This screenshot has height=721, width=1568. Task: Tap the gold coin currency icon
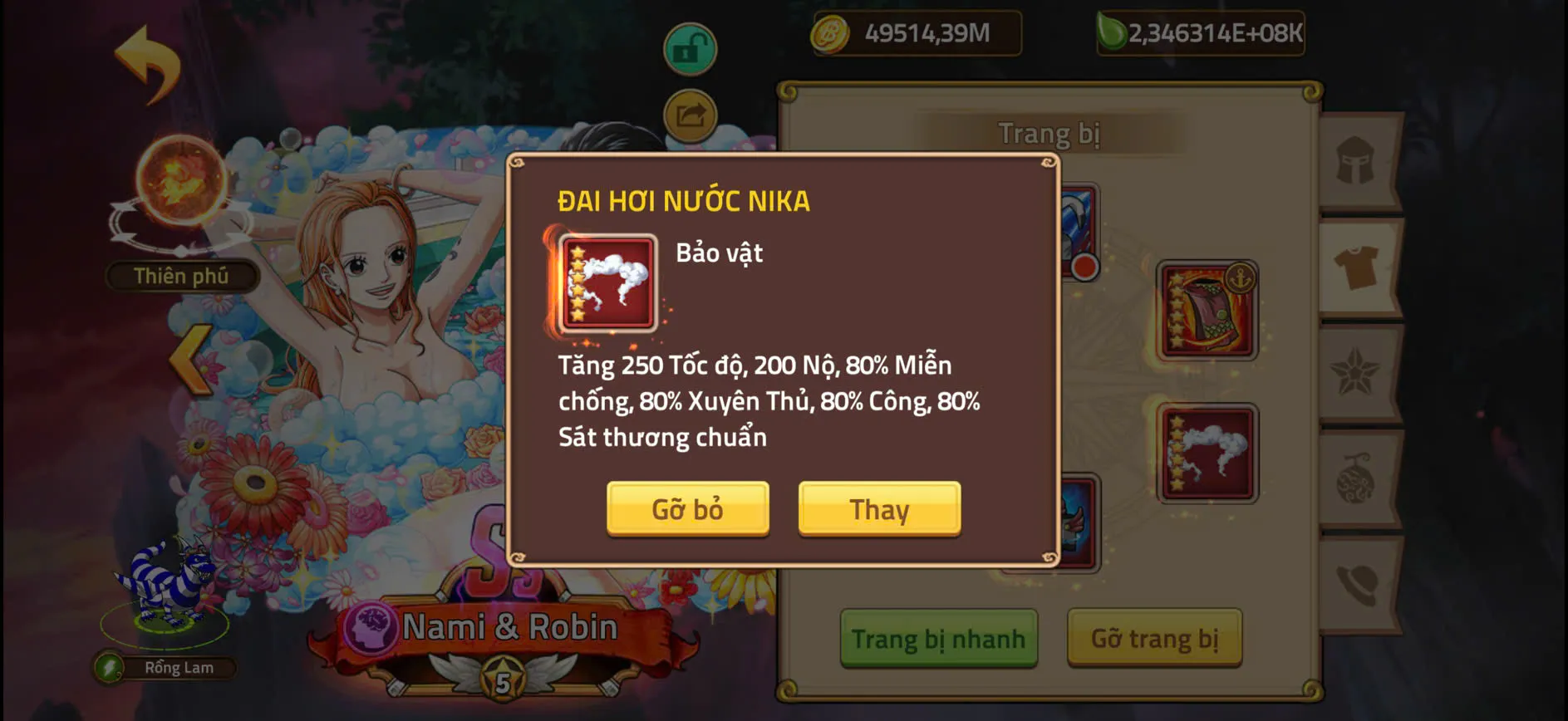(x=829, y=34)
